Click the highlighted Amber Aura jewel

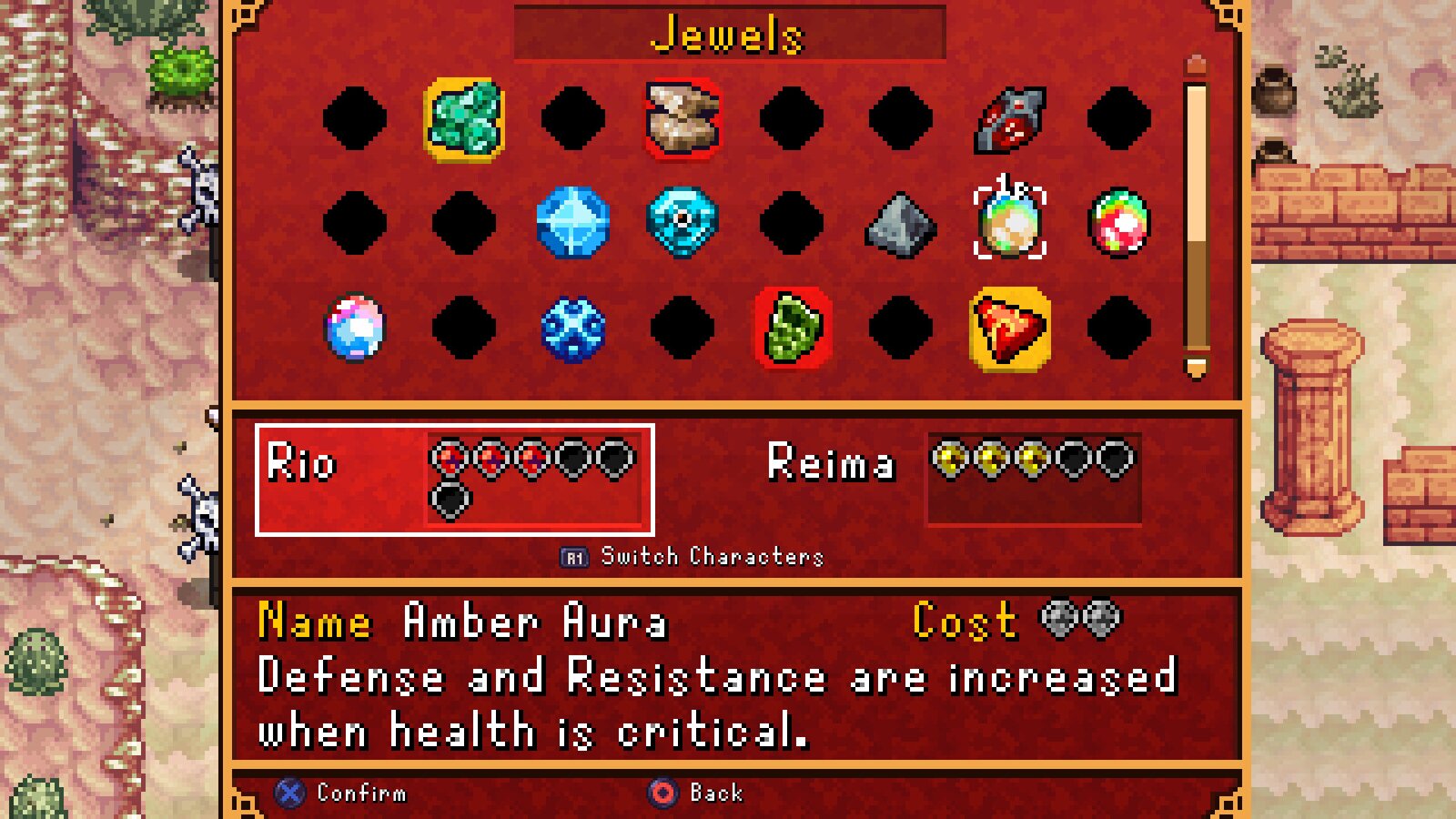pyautogui.click(x=1010, y=225)
